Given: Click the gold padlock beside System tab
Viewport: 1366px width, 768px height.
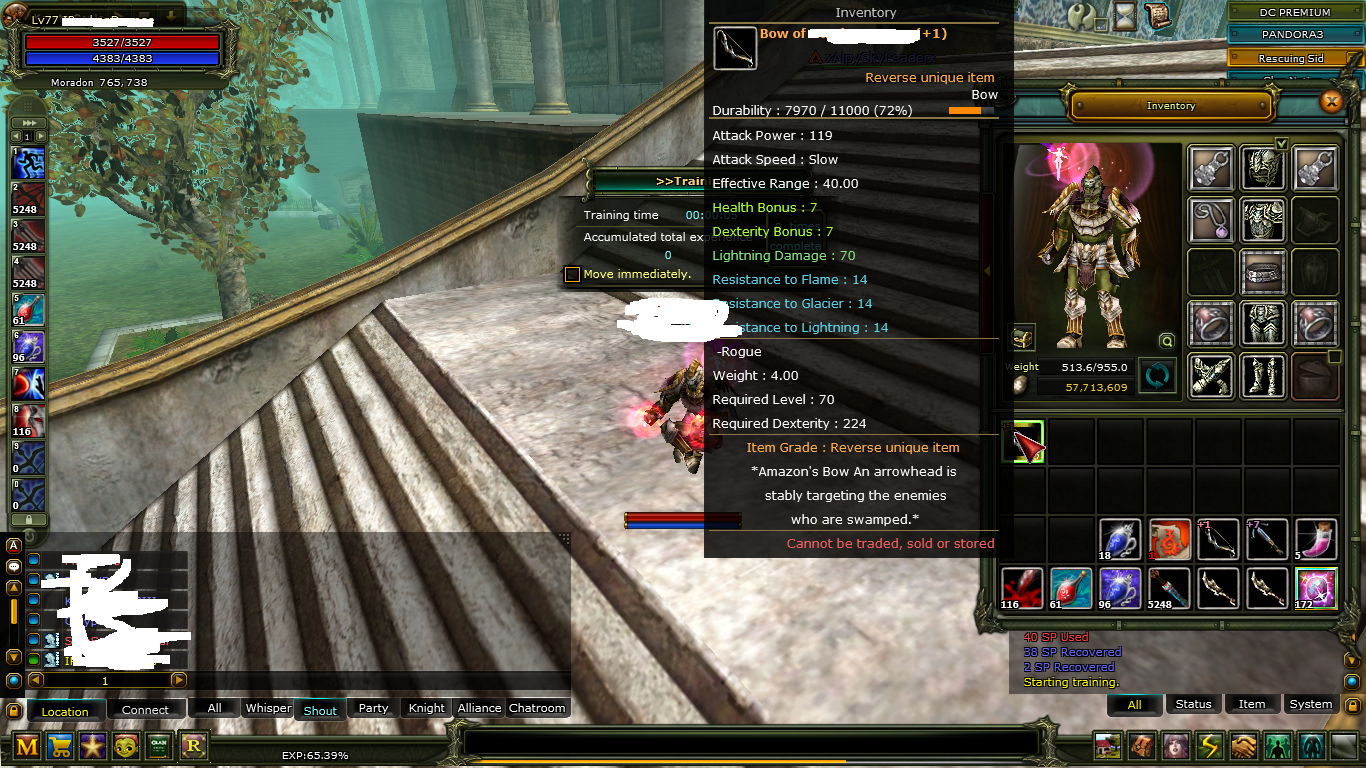Looking at the screenshot, I should [x=1353, y=706].
